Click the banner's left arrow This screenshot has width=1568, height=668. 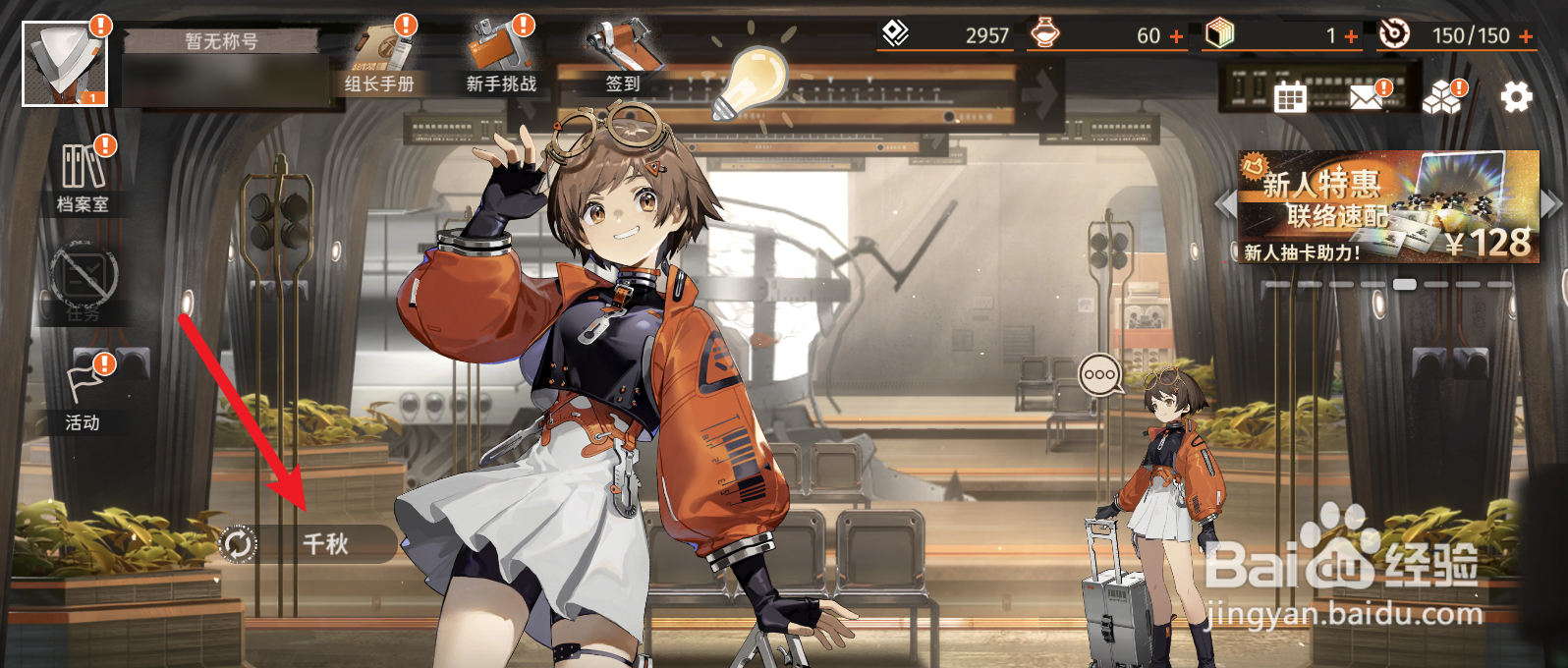1224,204
